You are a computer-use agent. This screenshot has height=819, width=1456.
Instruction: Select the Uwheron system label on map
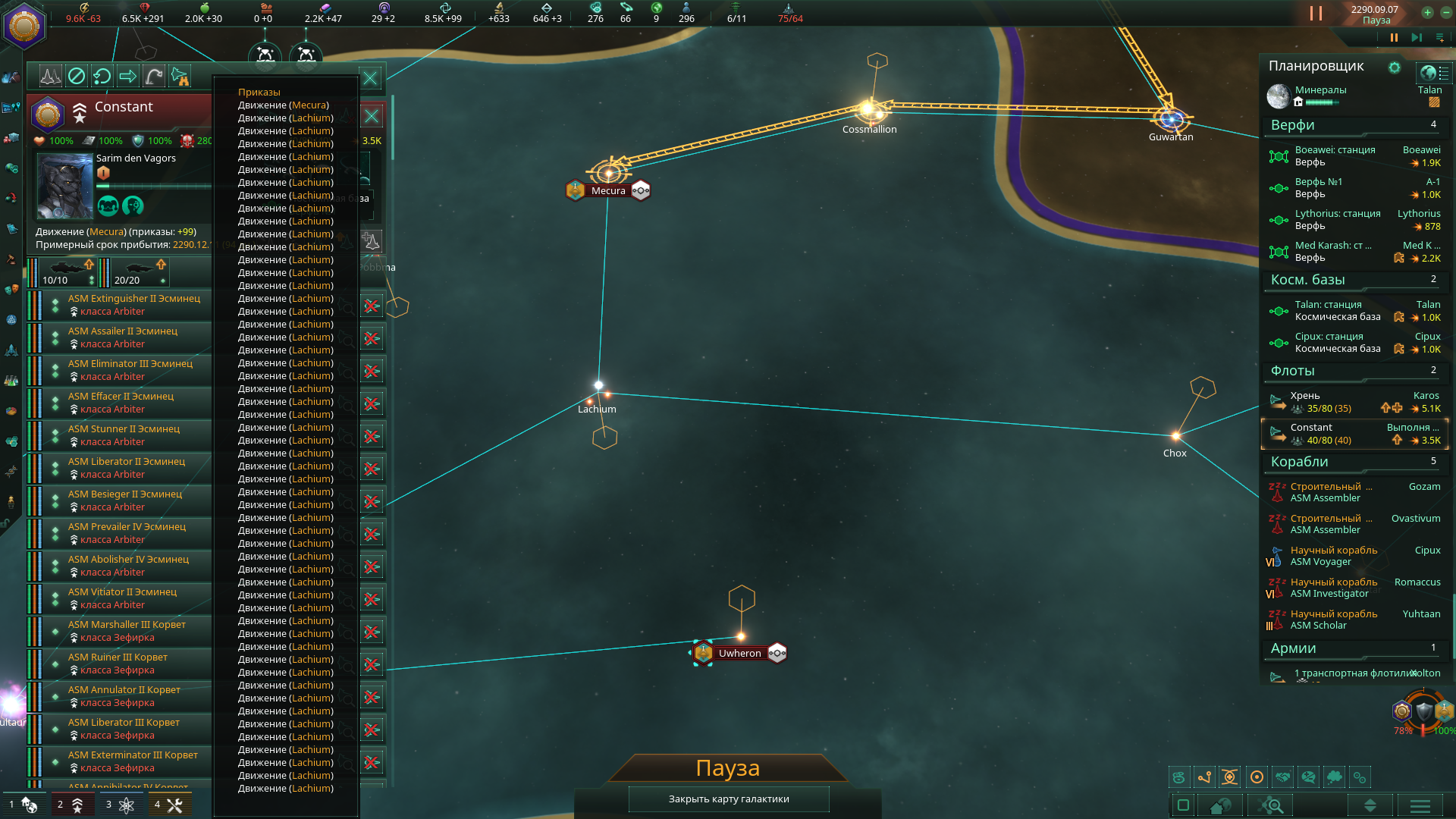[739, 654]
